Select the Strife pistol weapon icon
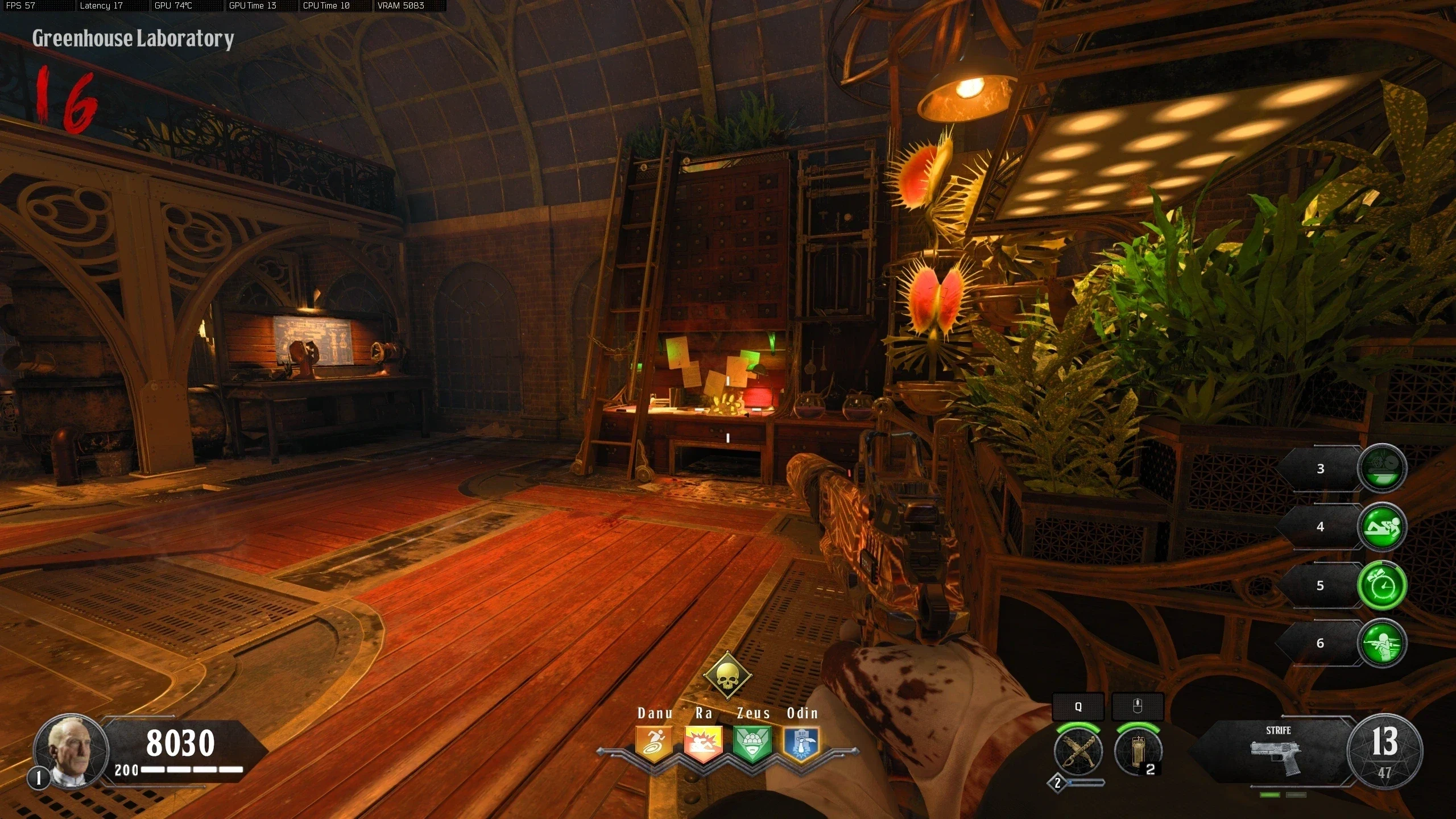The width and height of the screenshot is (1456, 819). coord(1277,757)
